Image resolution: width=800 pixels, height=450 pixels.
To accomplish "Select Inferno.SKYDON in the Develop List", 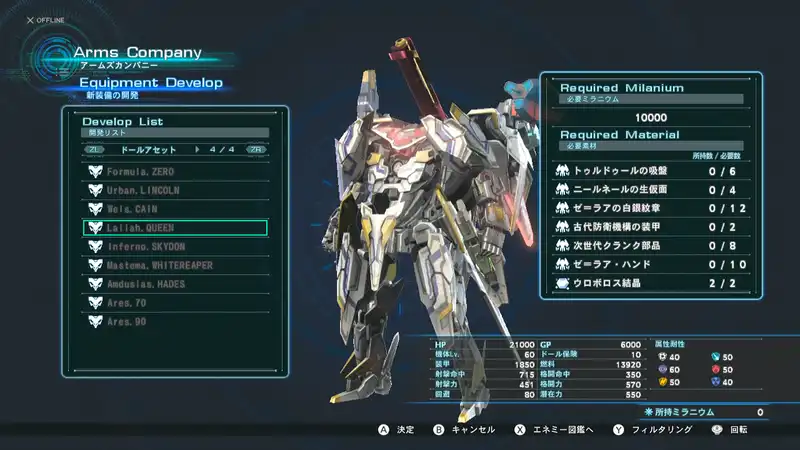I will pyautogui.click(x=175, y=247).
